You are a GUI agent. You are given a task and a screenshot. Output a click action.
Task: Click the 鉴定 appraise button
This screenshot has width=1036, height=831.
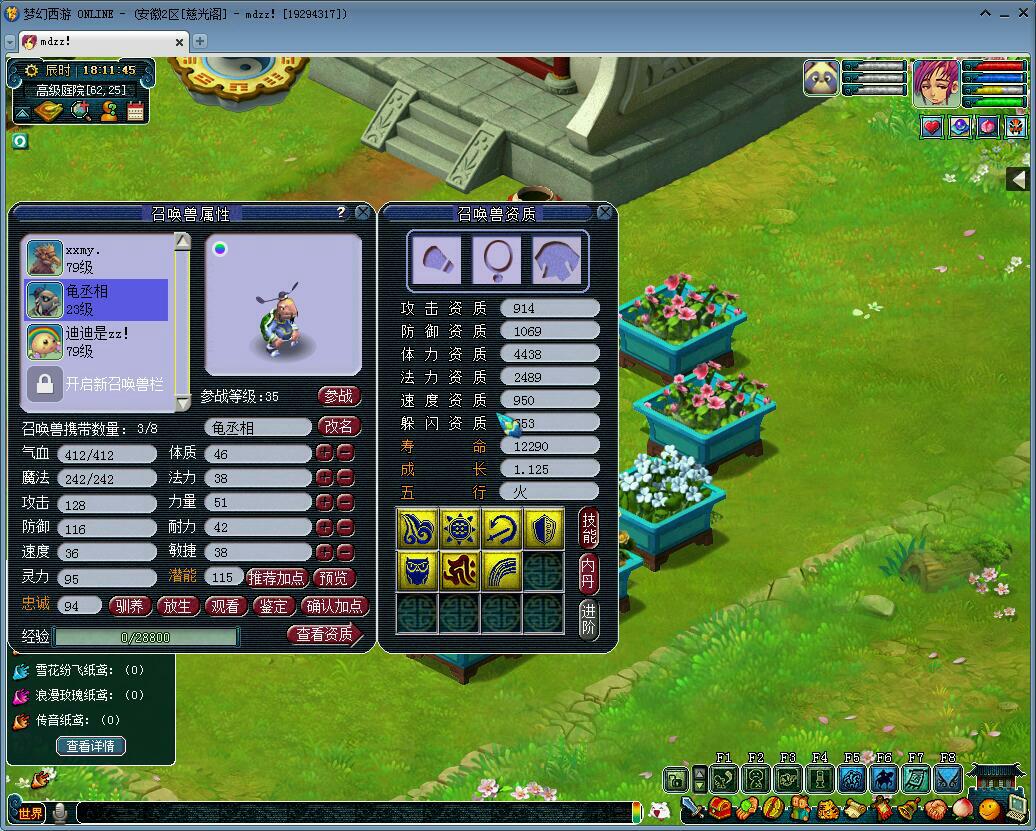point(273,605)
